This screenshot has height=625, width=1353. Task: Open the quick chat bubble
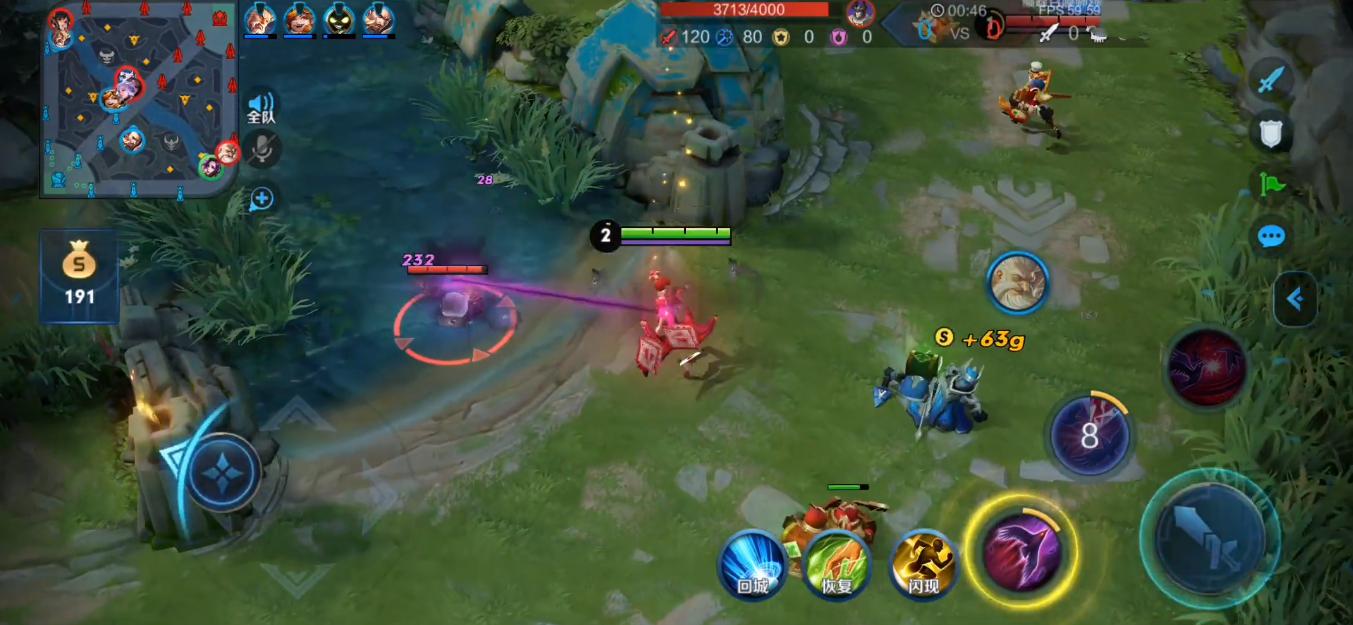point(1271,237)
